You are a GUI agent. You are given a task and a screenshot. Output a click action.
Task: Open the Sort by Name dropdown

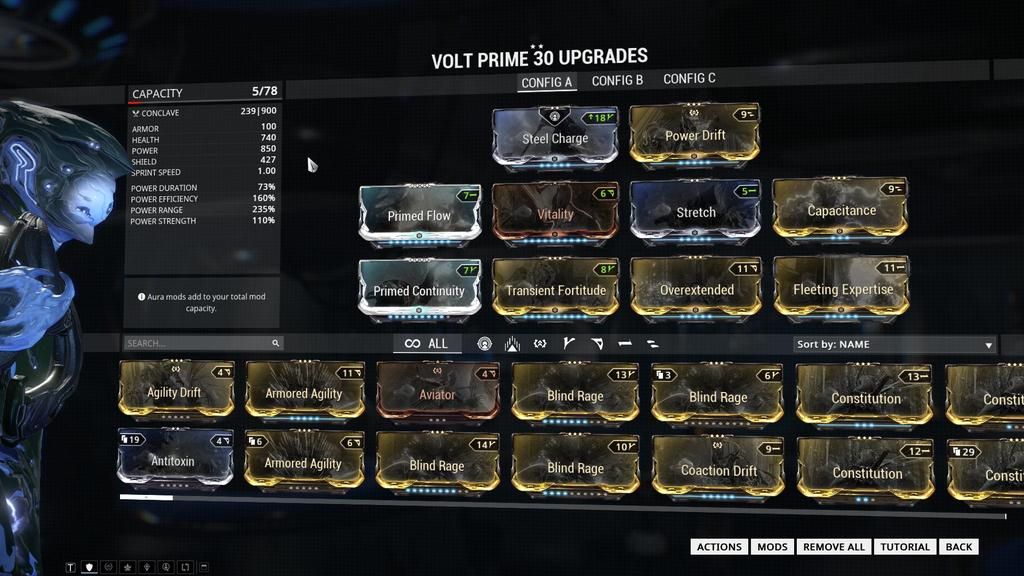coord(893,344)
